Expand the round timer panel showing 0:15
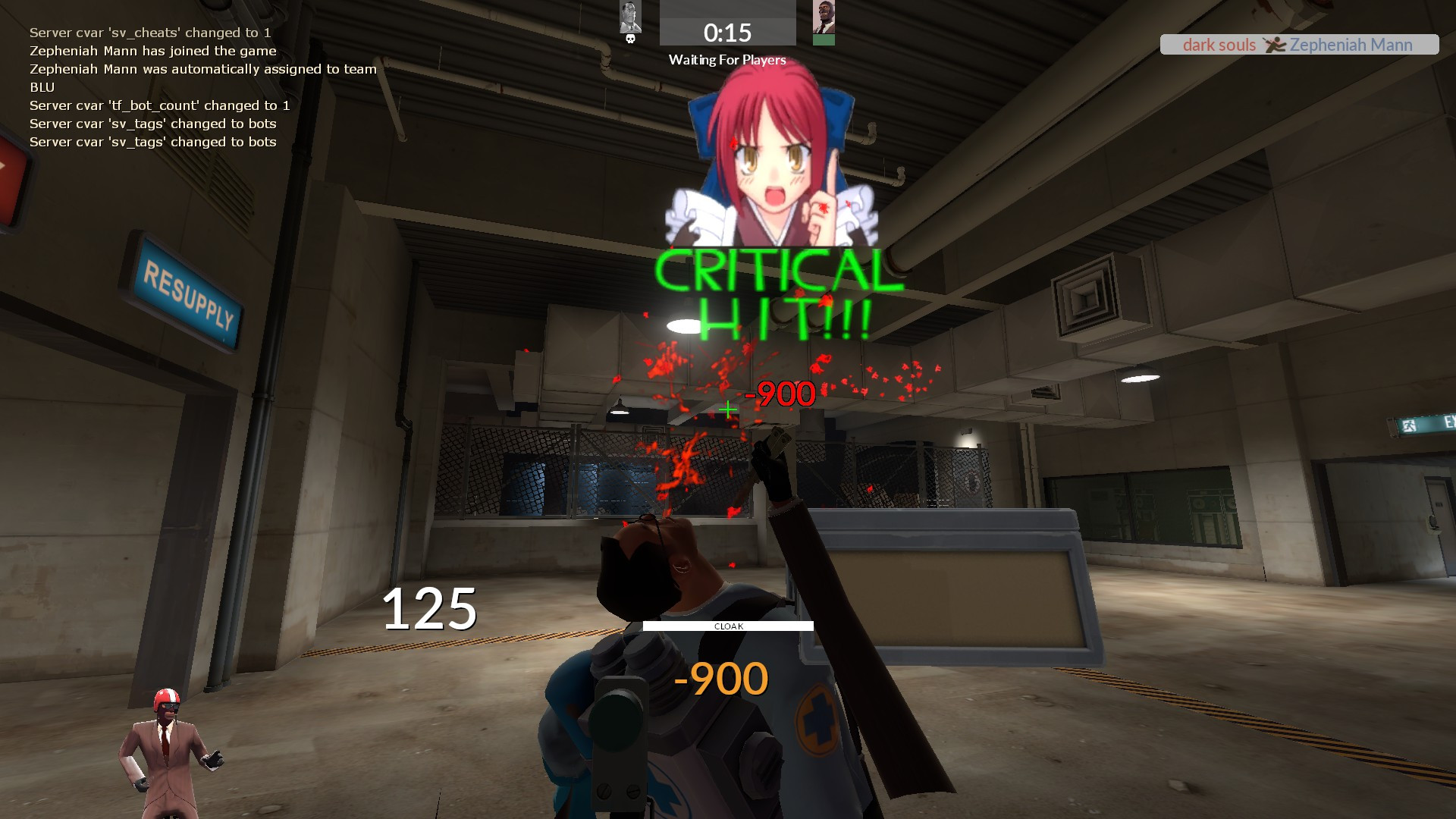 726,32
